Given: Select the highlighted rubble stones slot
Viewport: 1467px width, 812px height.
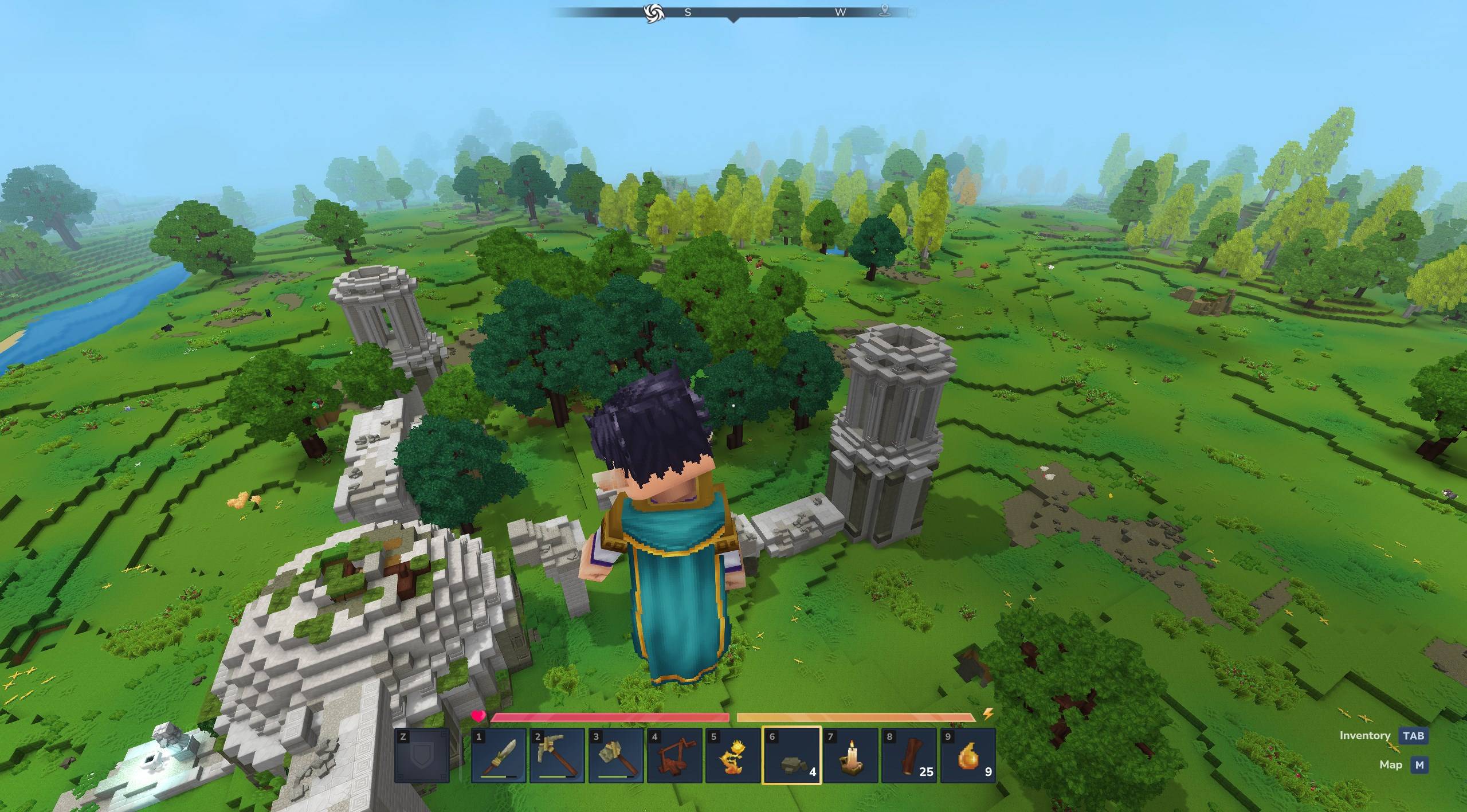Looking at the screenshot, I should pos(791,755).
